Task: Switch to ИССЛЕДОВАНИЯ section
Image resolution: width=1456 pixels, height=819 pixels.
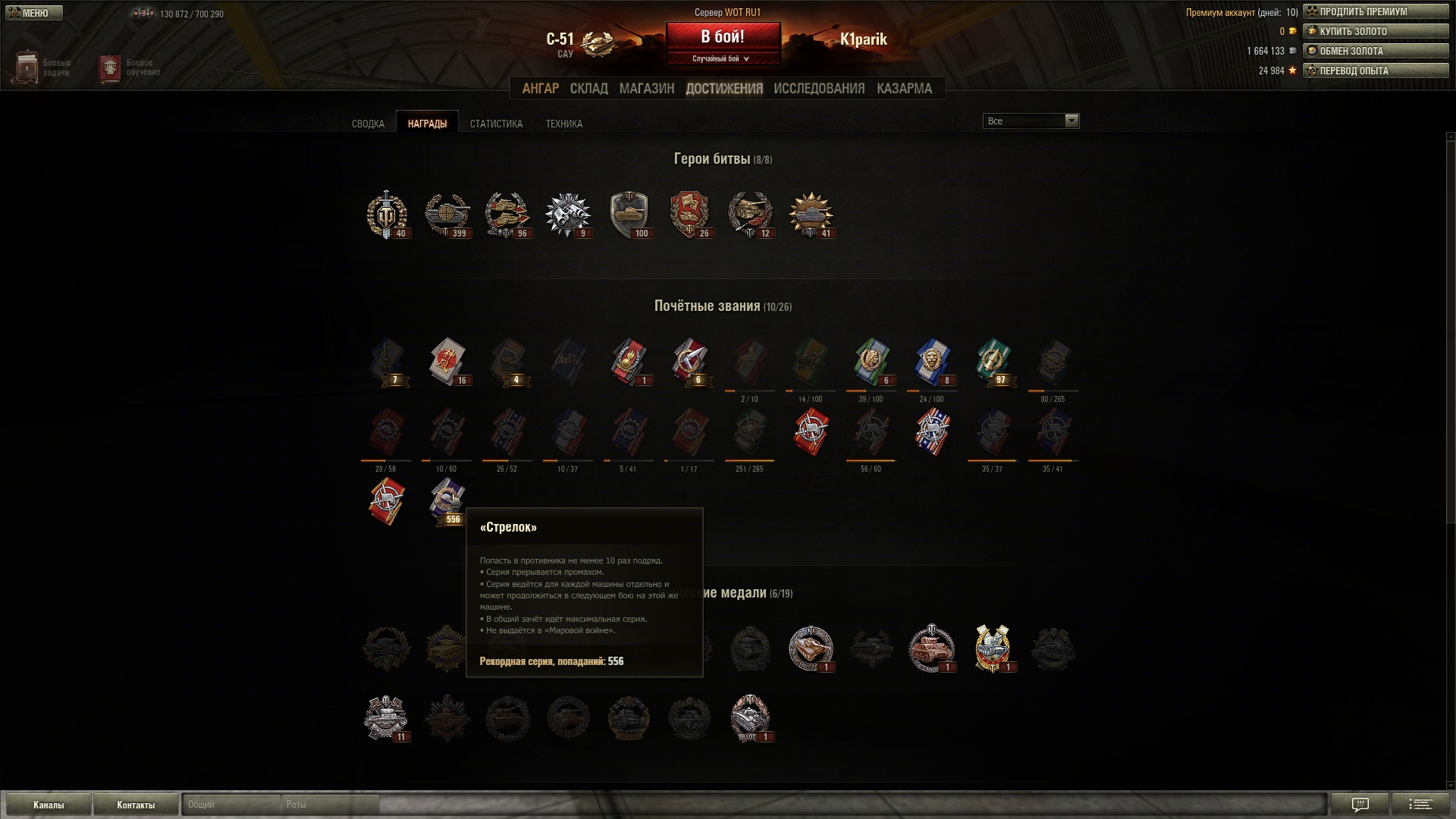Action: click(819, 89)
